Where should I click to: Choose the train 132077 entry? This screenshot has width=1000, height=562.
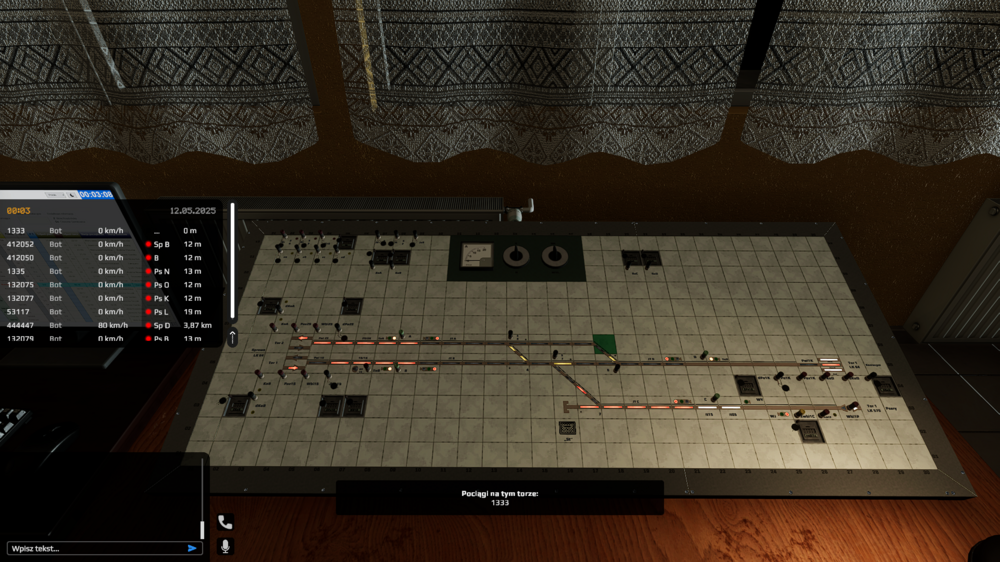point(21,298)
